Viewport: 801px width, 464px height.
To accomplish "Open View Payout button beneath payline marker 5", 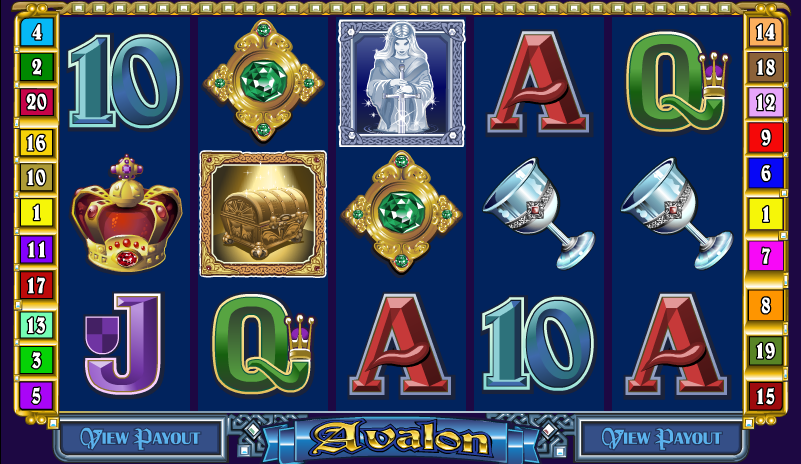I will tap(141, 437).
